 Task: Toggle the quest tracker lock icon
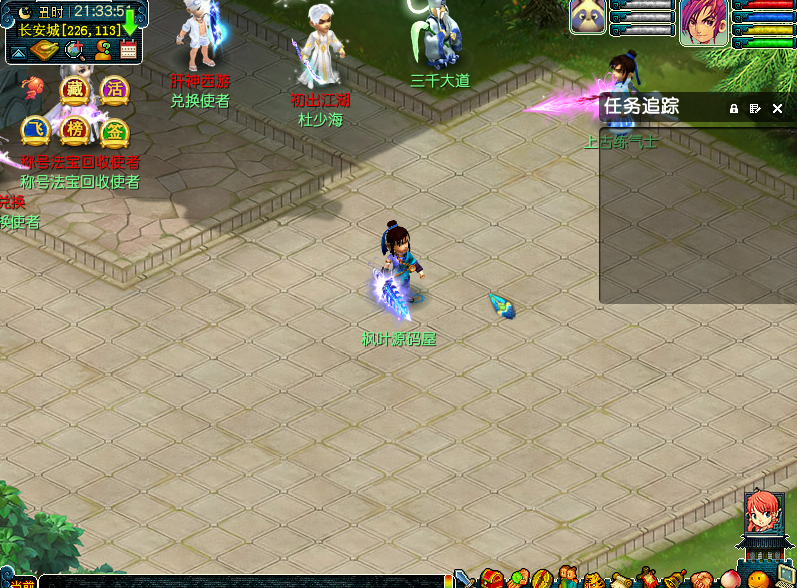(733, 108)
